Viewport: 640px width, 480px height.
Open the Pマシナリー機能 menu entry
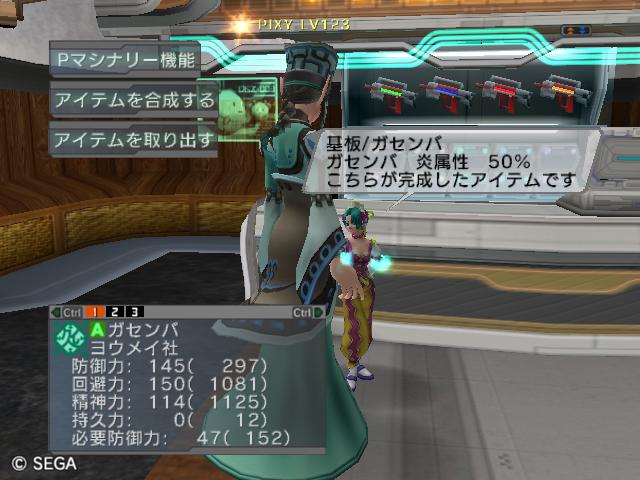[x=125, y=59]
